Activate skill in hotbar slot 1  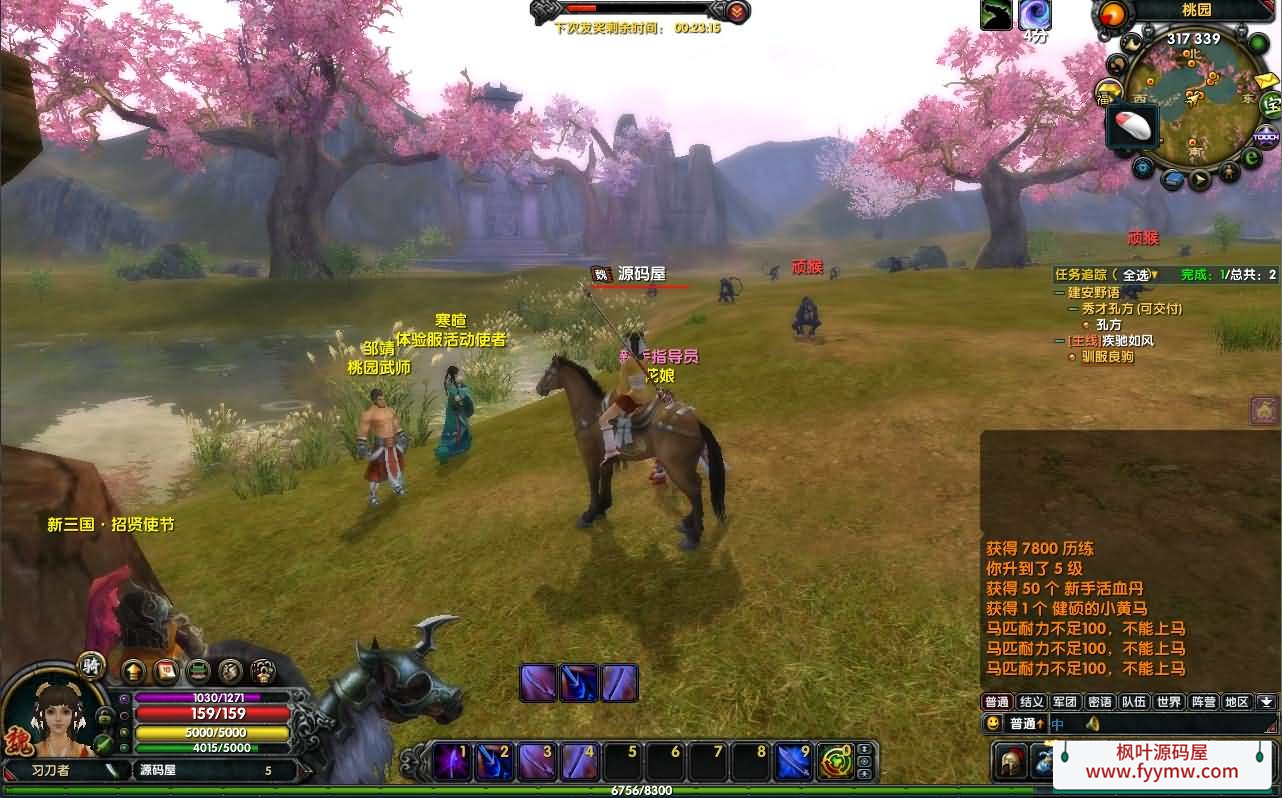(451, 762)
